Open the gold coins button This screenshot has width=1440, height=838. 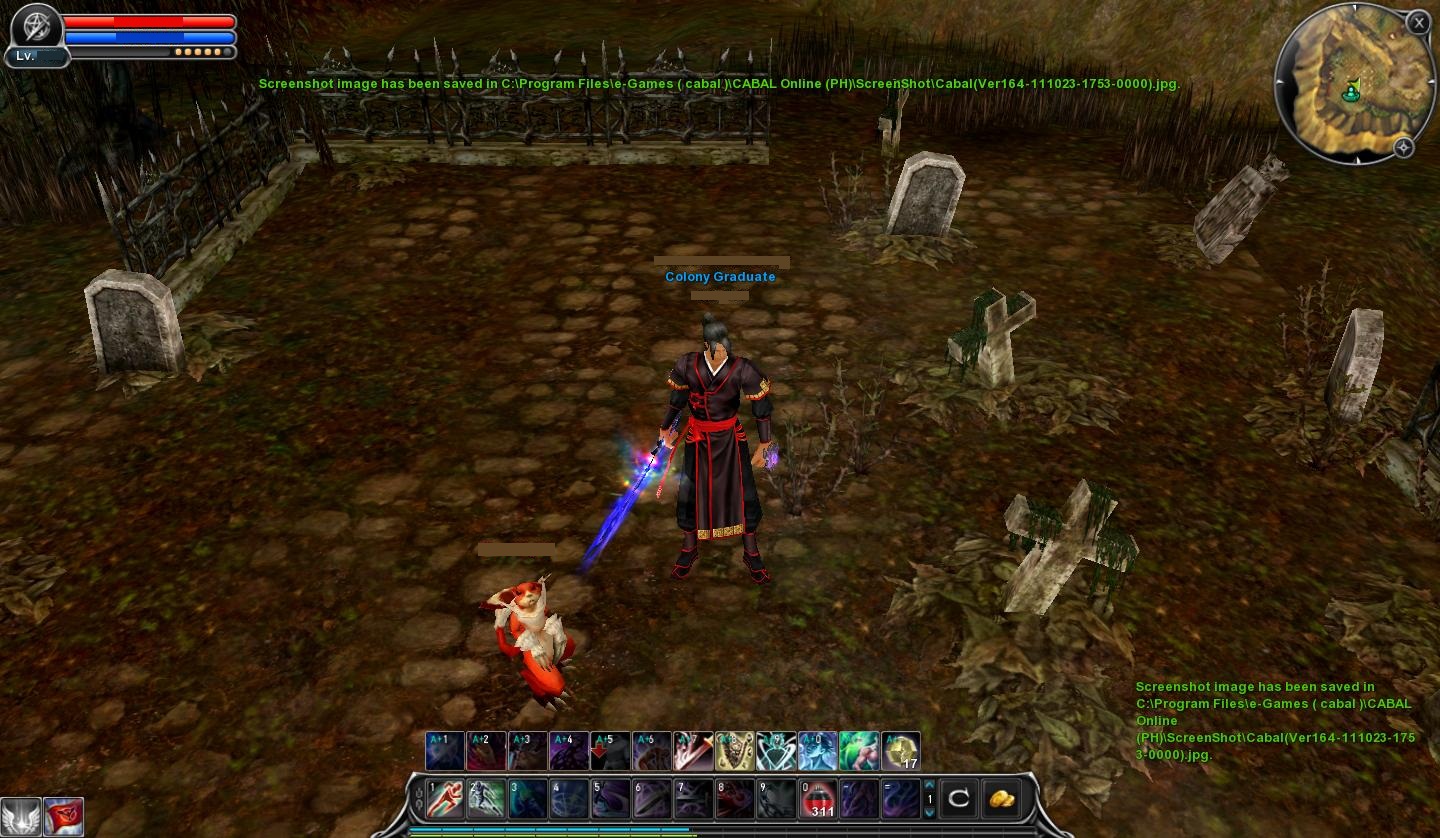coord(1001,799)
